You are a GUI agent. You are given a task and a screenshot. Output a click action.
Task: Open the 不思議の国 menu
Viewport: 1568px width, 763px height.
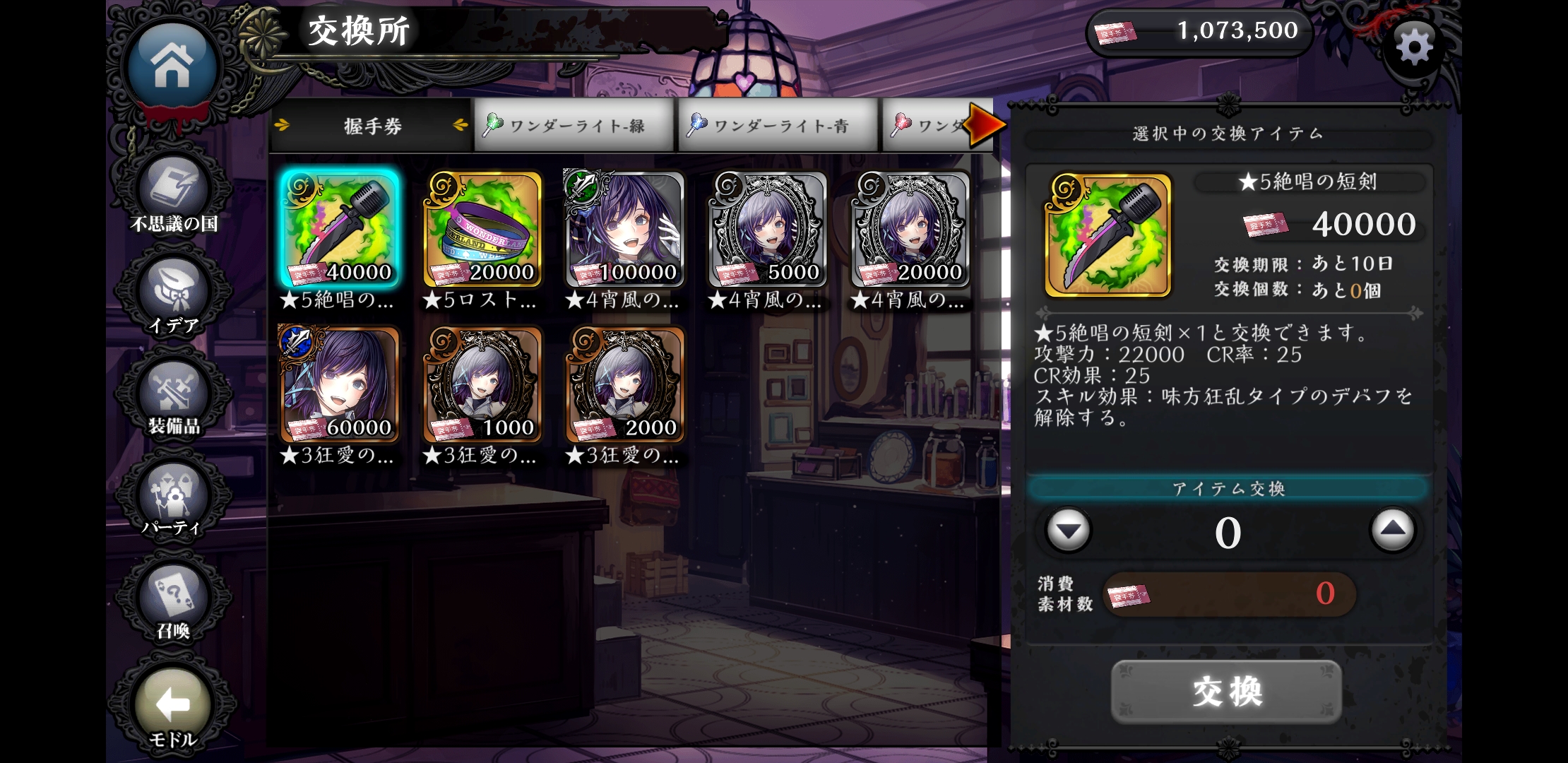point(174,194)
